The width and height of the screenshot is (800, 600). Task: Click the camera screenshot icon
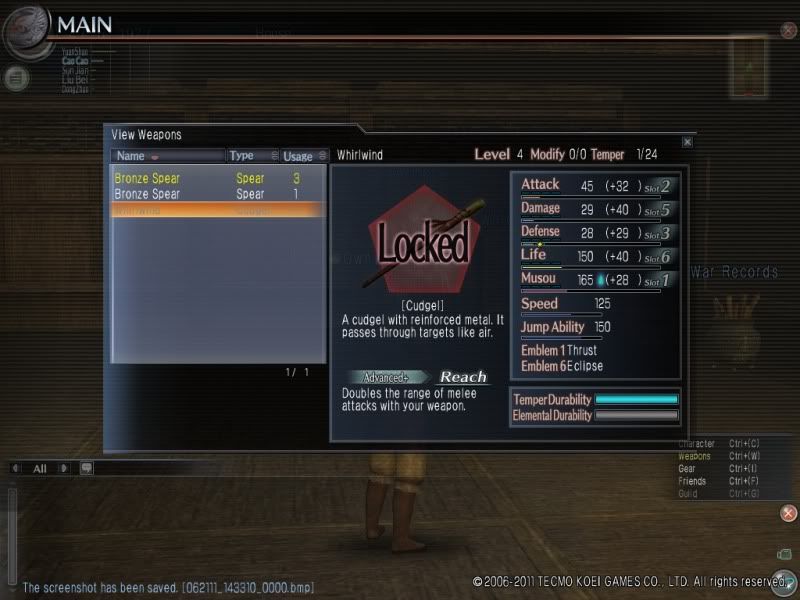click(785, 553)
